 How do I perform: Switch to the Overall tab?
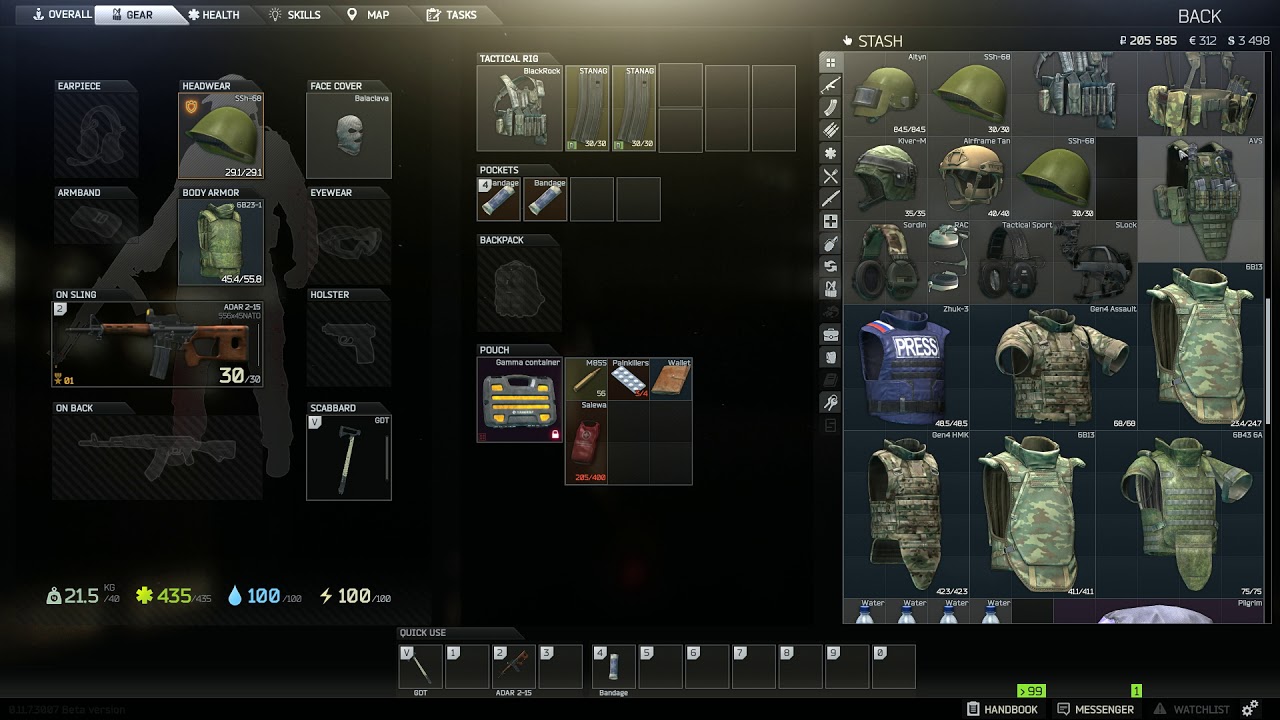click(61, 15)
